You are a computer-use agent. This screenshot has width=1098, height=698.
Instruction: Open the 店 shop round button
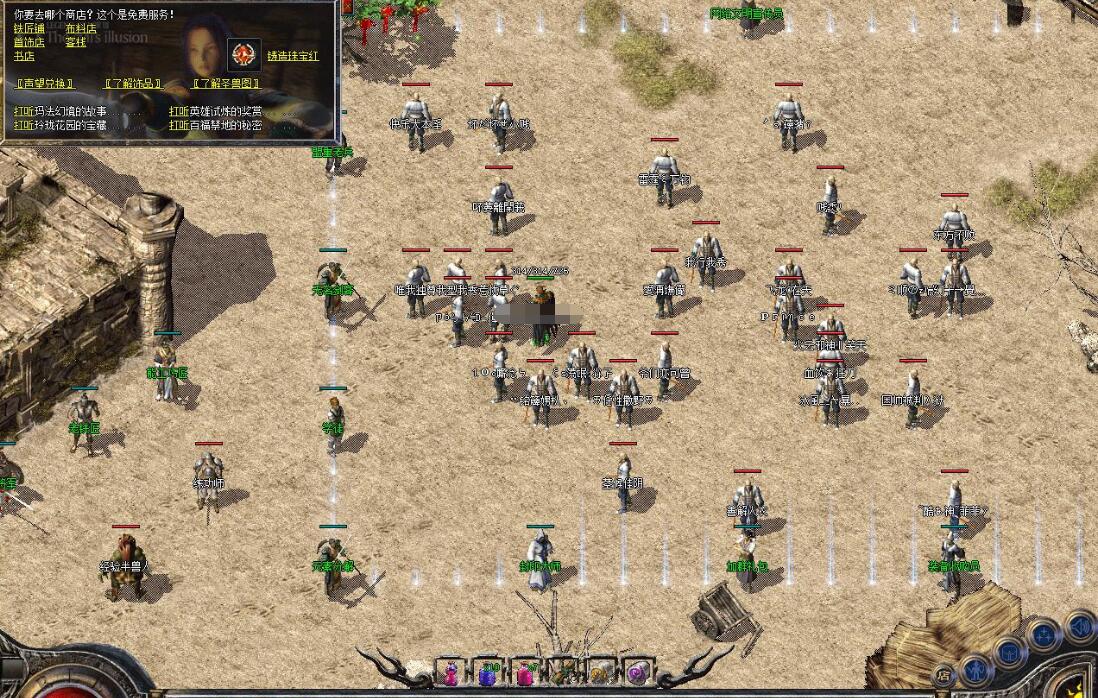(x=943, y=675)
